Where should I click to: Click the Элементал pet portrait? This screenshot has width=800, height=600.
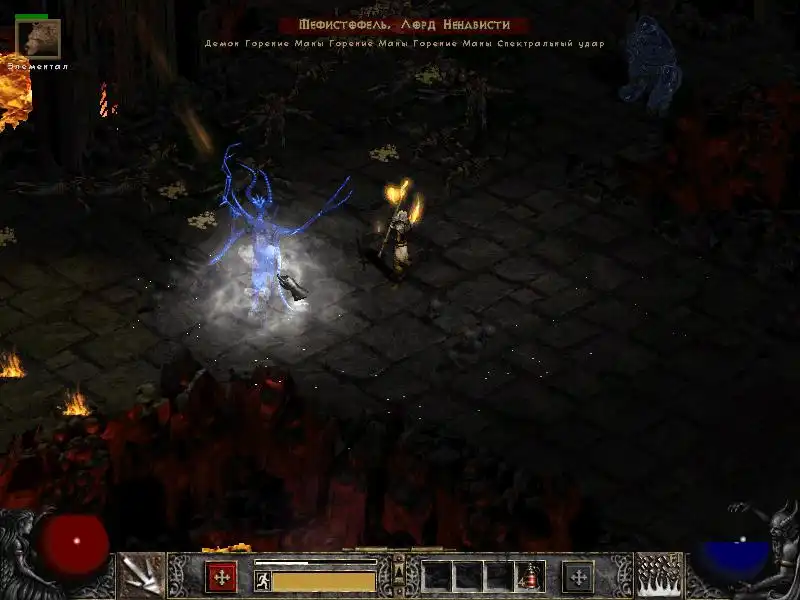point(38,39)
